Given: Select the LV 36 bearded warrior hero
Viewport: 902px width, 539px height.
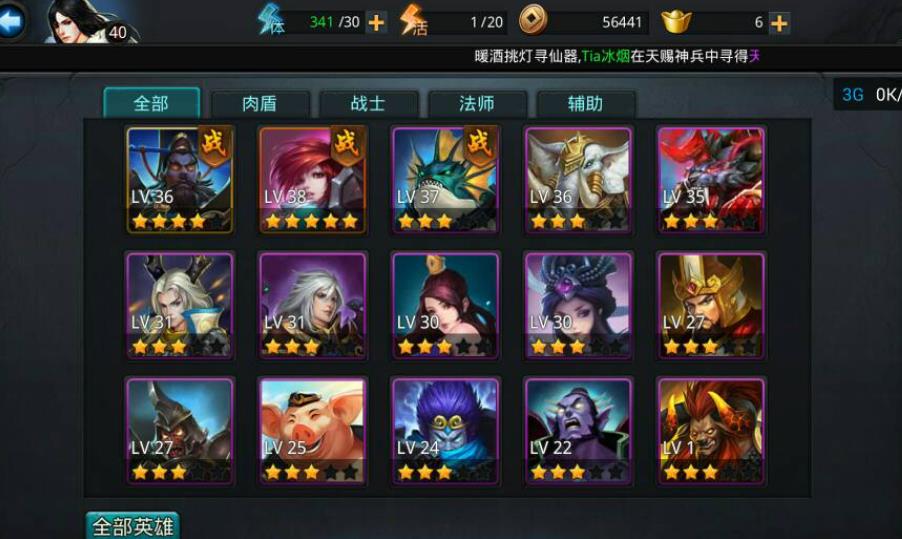Looking at the screenshot, I should tap(180, 179).
